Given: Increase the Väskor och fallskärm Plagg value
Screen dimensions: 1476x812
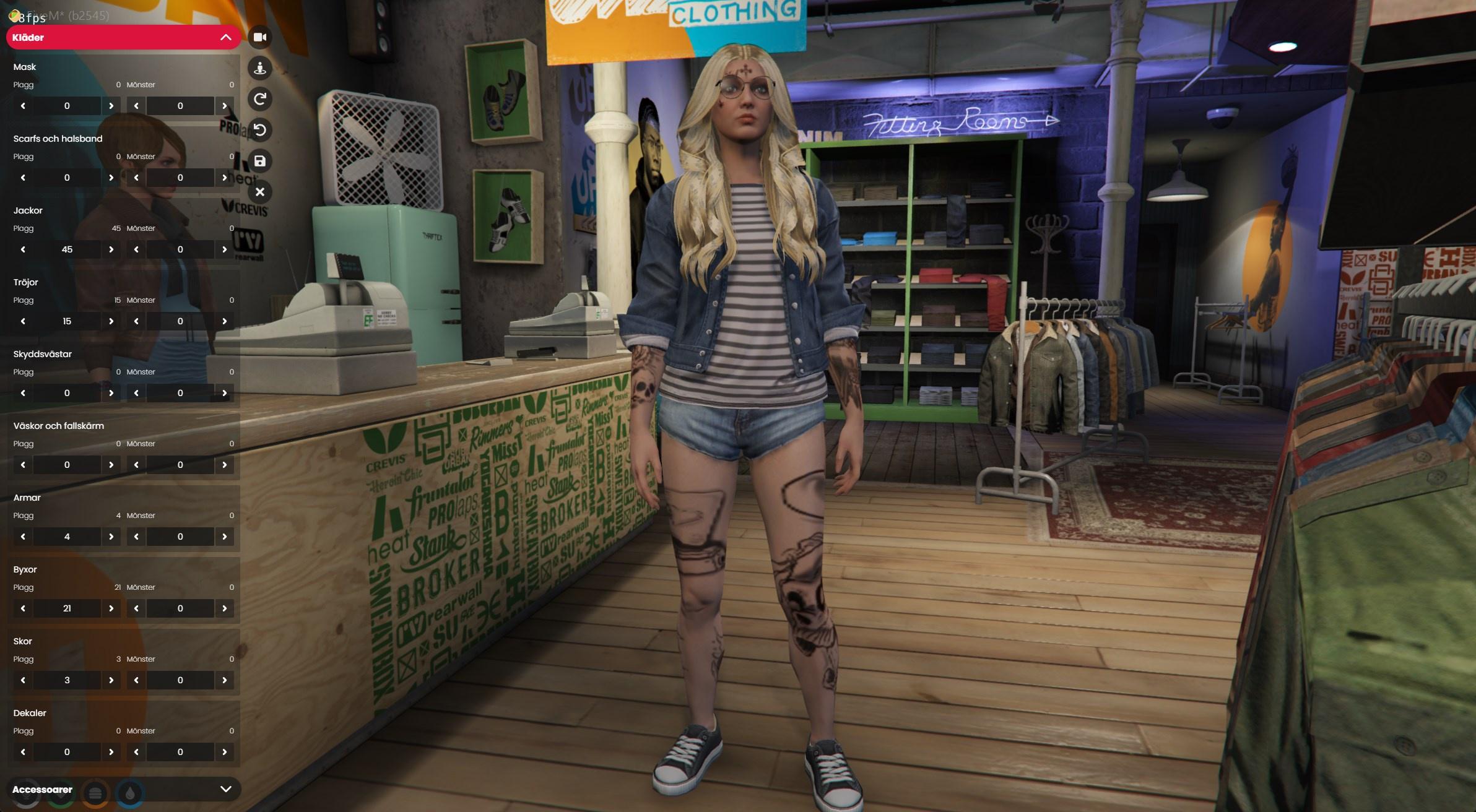Looking at the screenshot, I should (x=111, y=465).
